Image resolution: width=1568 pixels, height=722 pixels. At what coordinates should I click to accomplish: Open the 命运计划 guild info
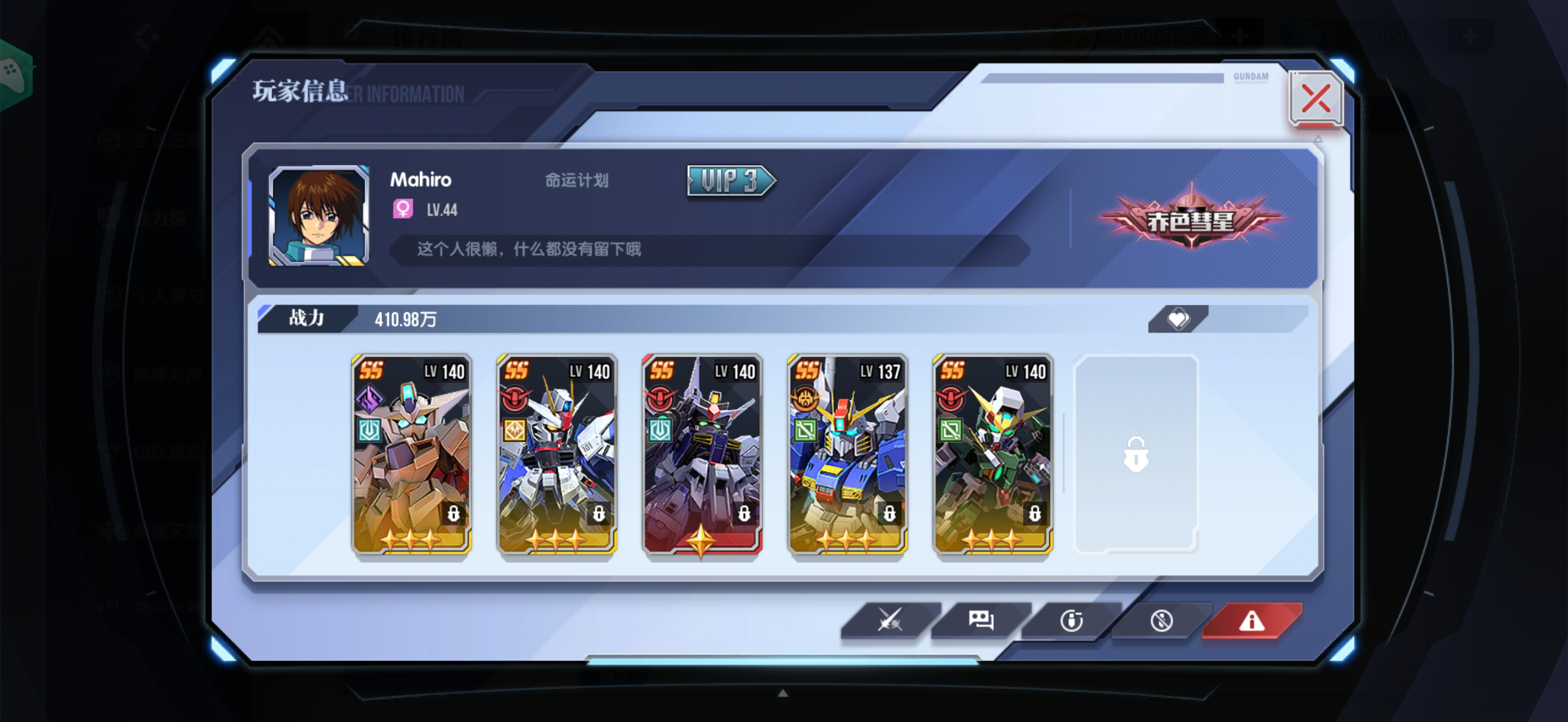pos(576,179)
